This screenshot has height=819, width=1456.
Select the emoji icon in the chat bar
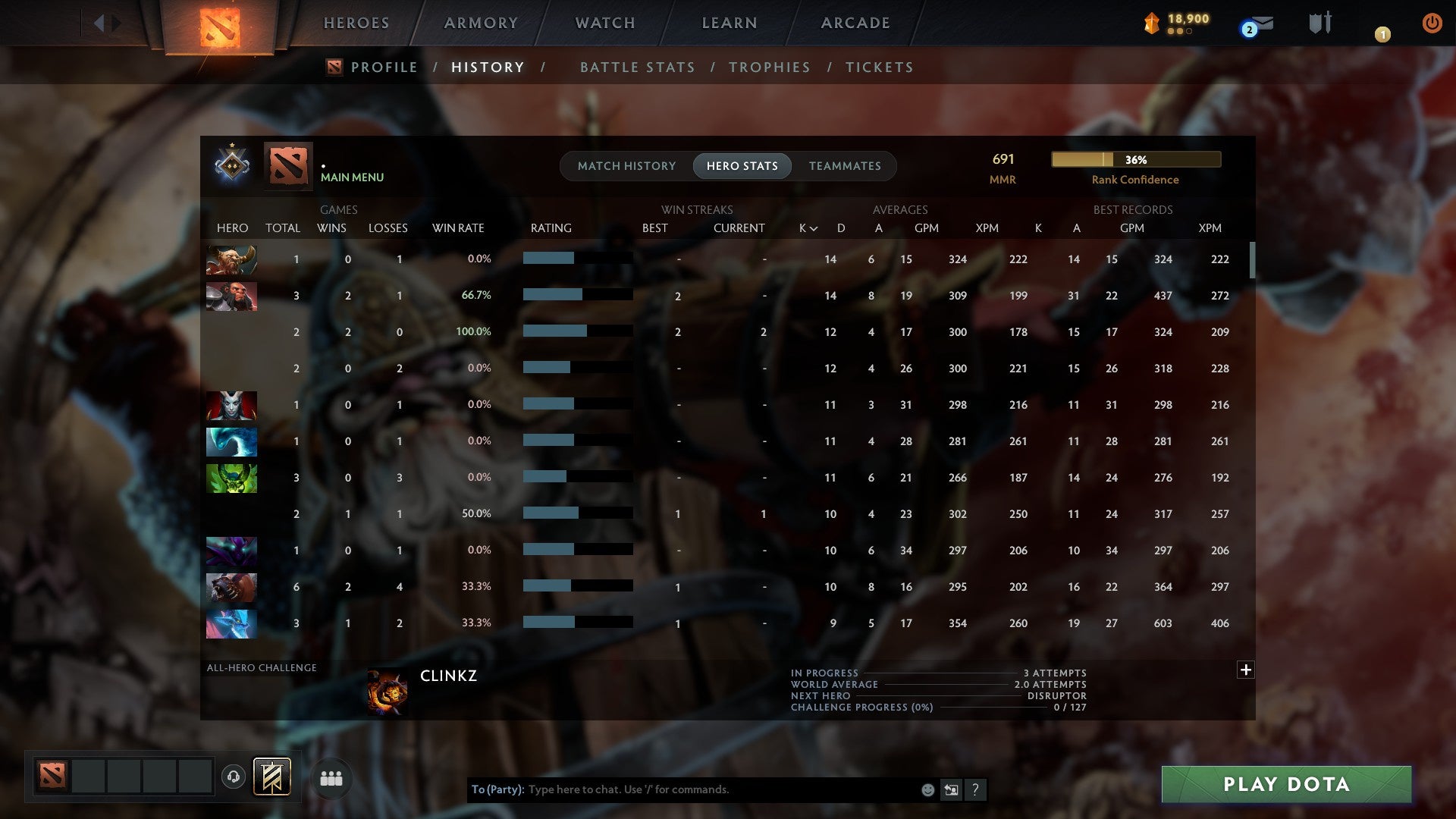coord(927,789)
